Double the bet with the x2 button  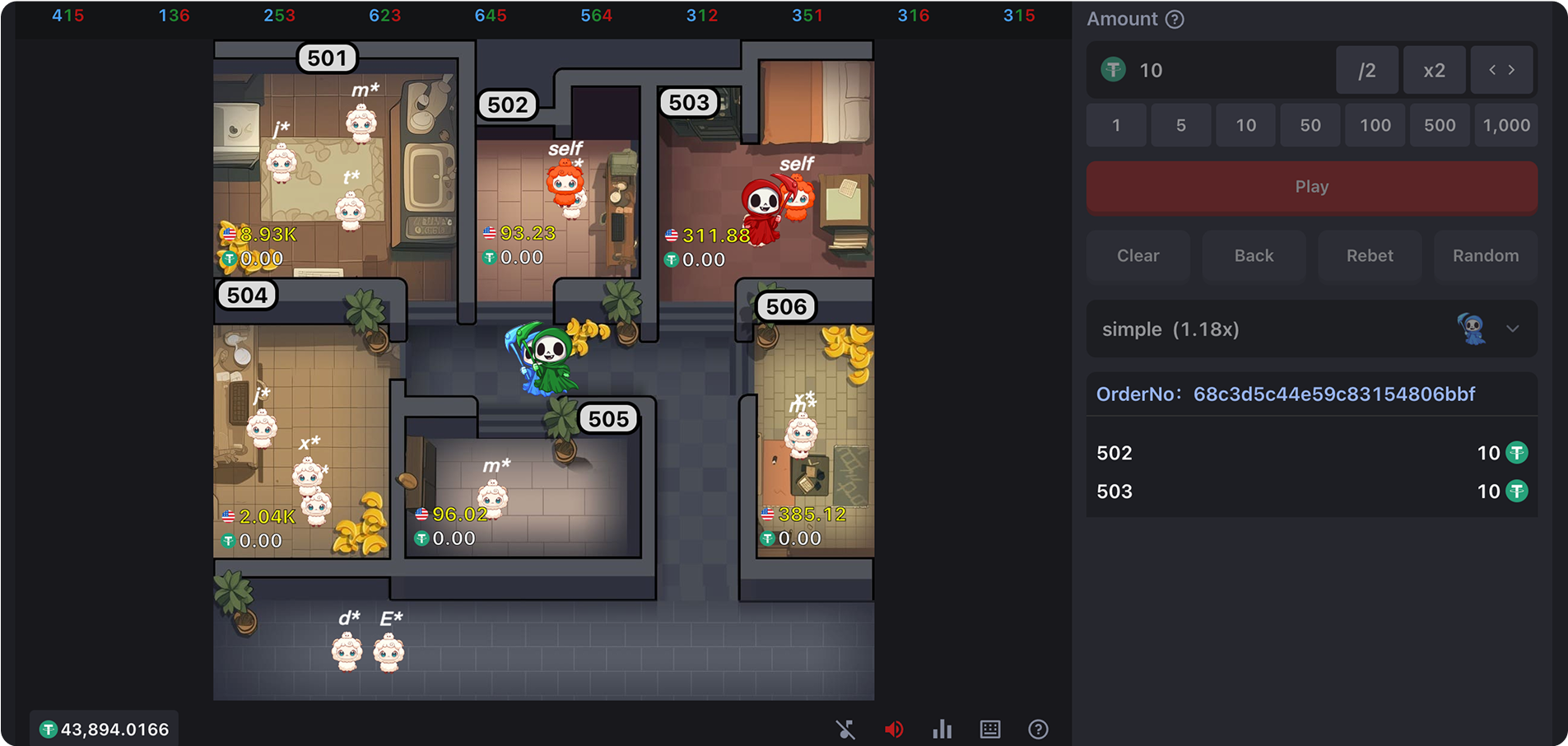1434,70
